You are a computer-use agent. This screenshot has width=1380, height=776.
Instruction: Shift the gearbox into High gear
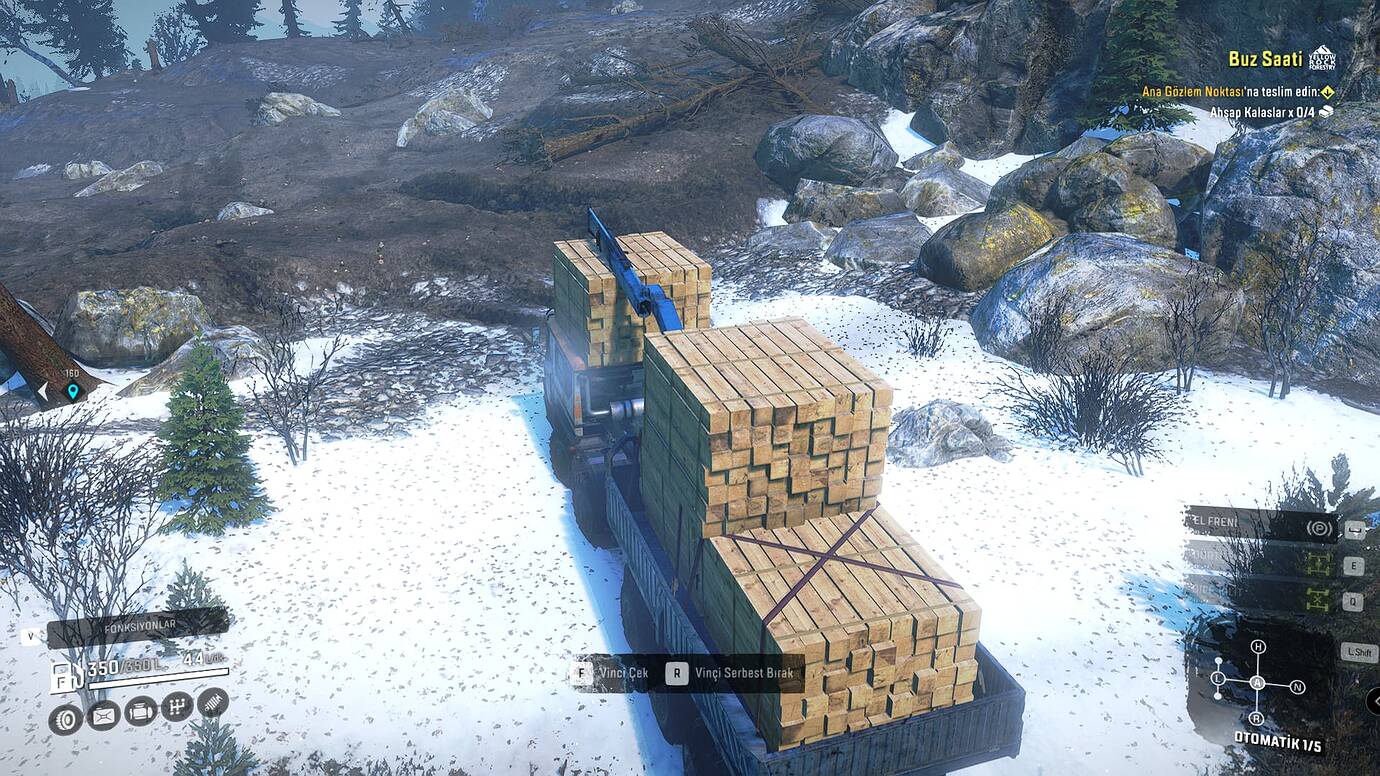tap(1258, 647)
